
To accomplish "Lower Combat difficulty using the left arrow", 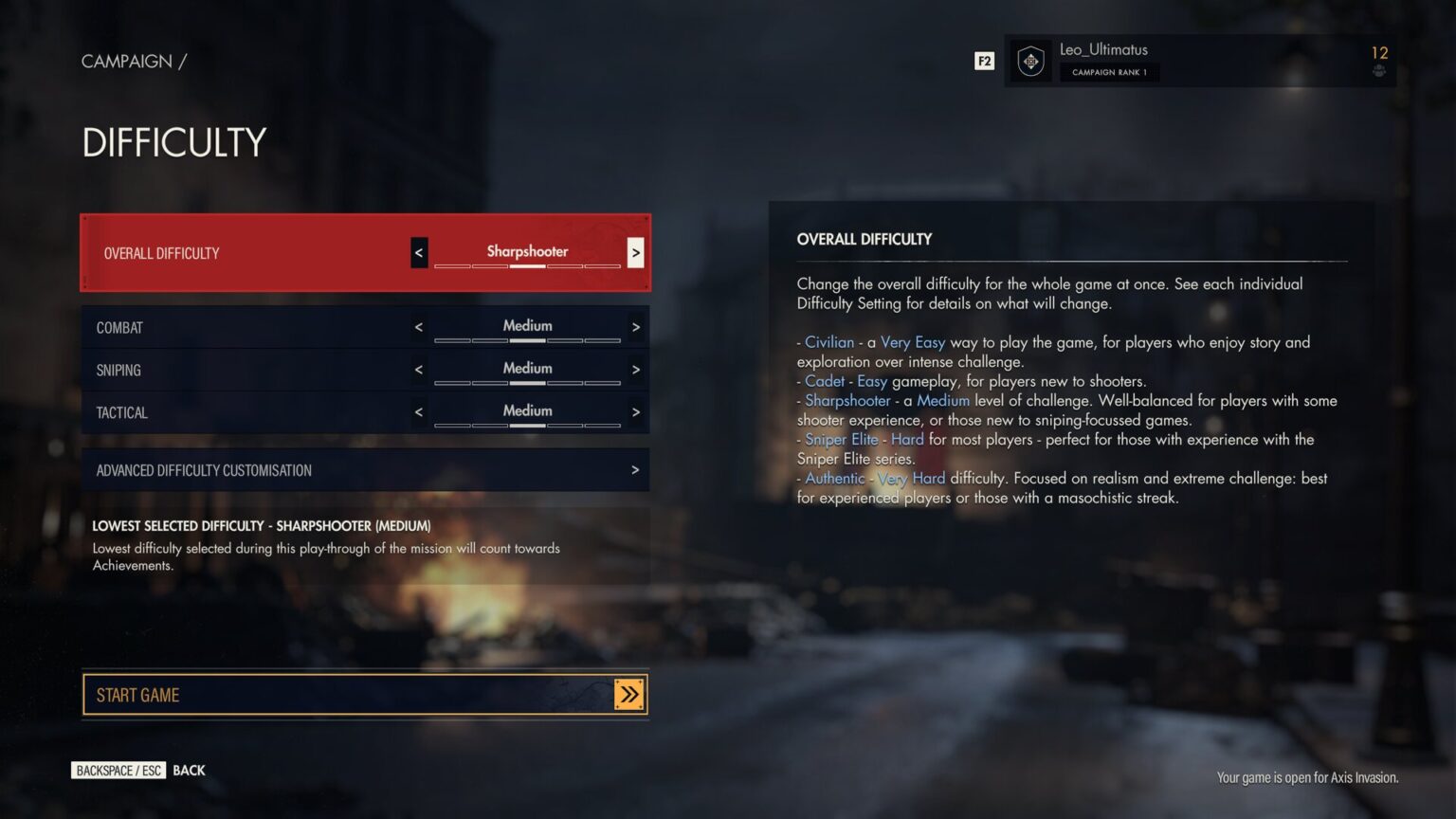I will point(418,326).
